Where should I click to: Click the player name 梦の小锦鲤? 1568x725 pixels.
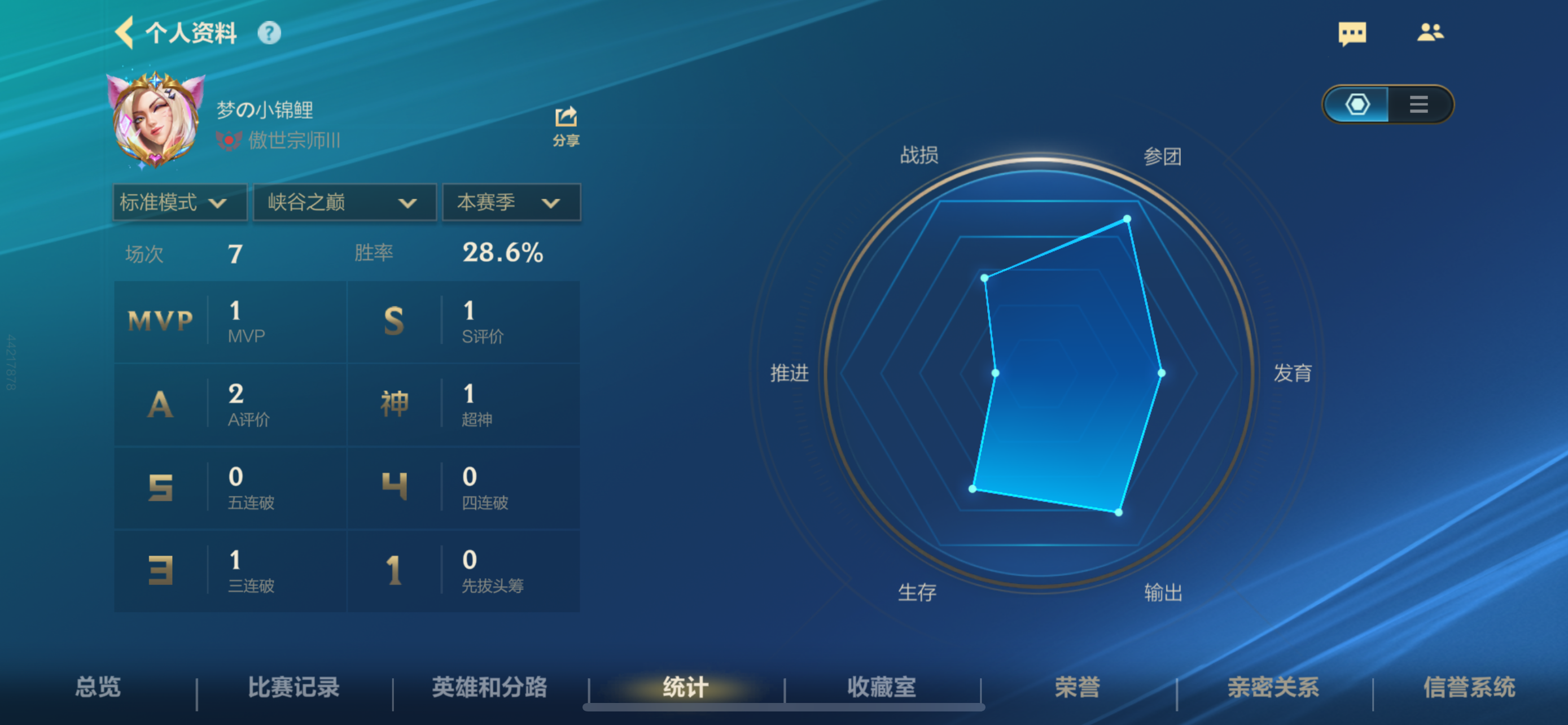coord(266,108)
